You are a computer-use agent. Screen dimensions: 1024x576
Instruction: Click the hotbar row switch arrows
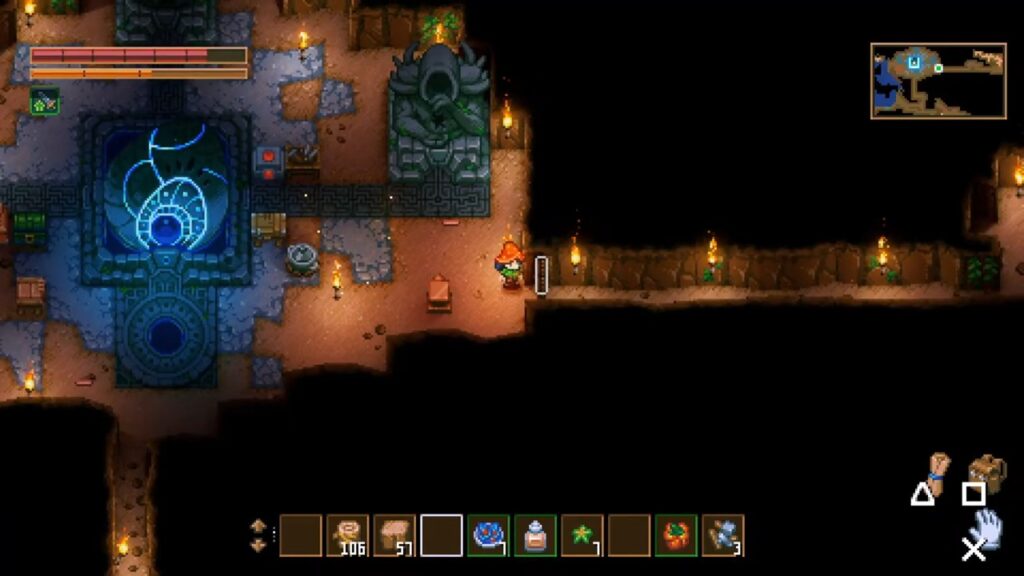(258, 535)
